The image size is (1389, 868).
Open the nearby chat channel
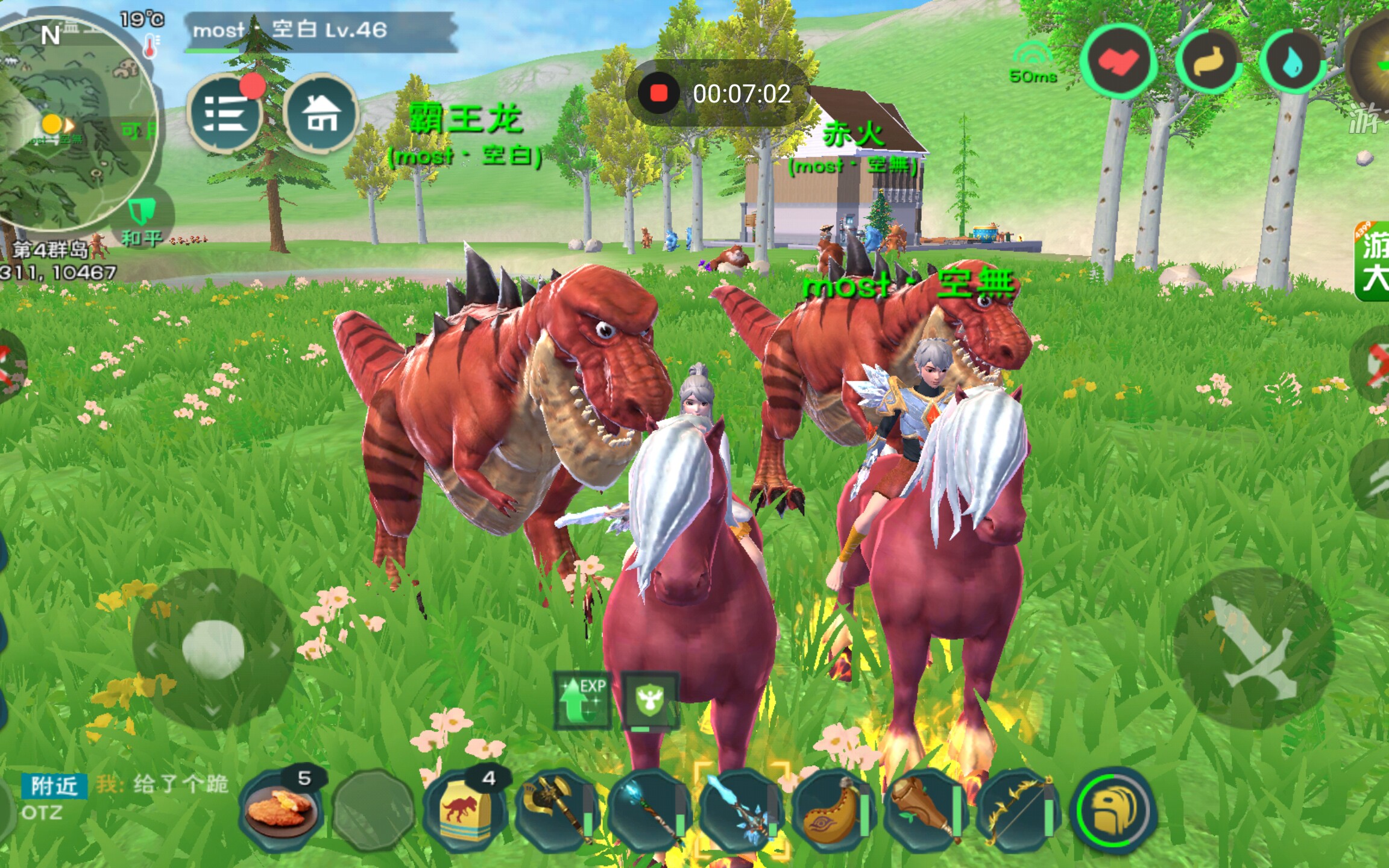pos(54,786)
